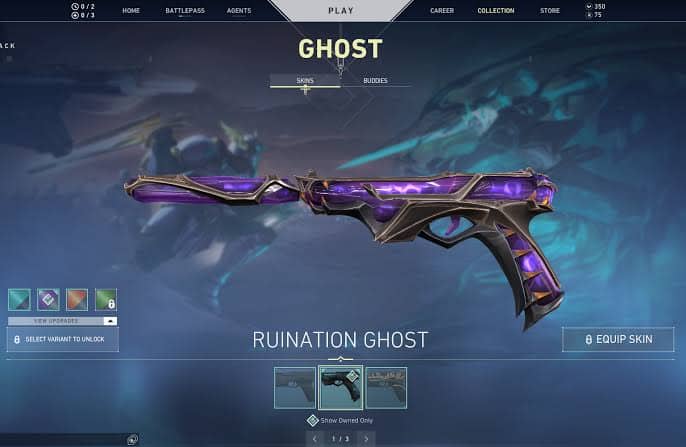Go to the previous skins page
Image resolution: width=686 pixels, height=447 pixels.
(x=315, y=438)
